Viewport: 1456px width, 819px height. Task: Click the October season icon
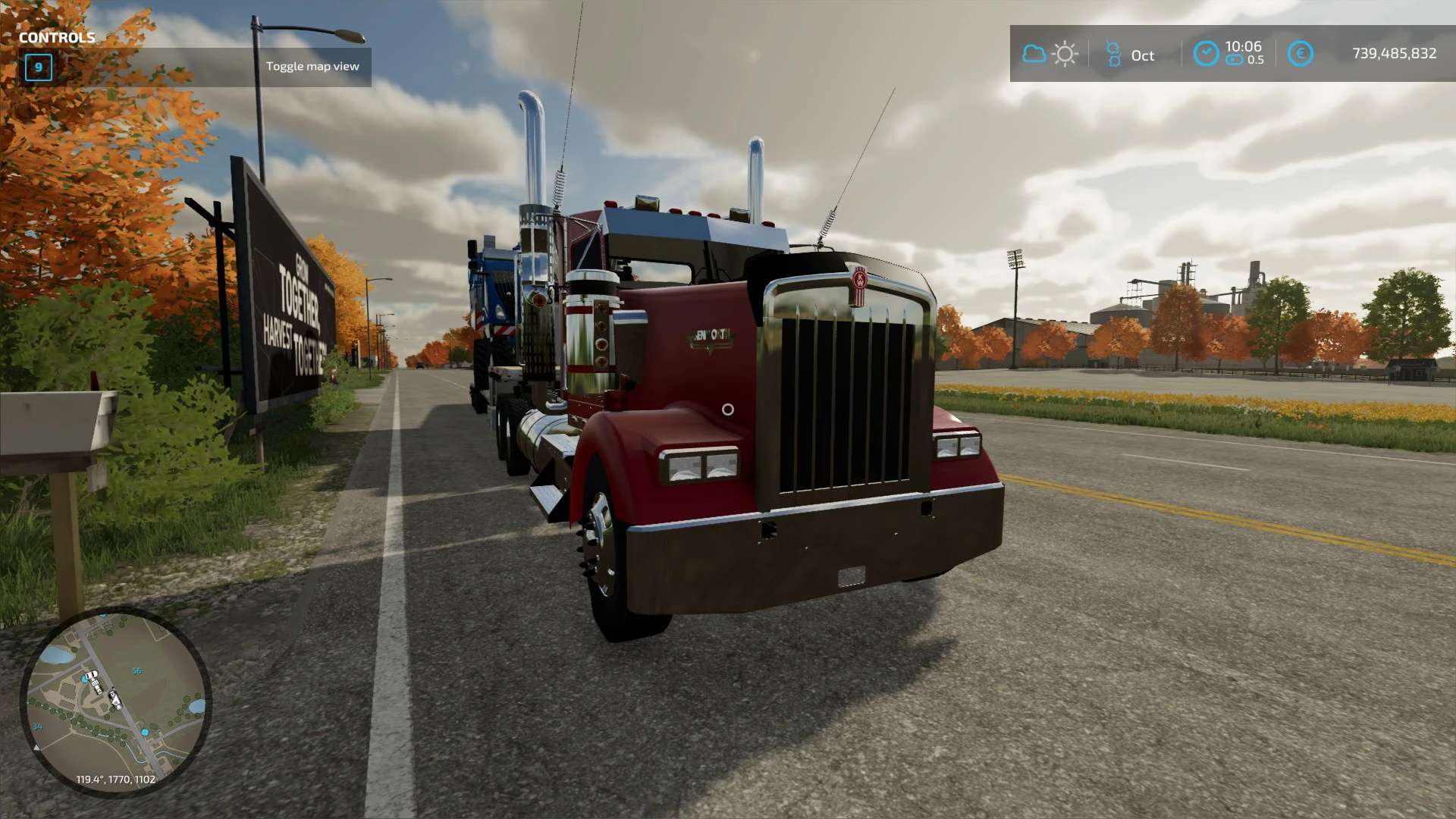(x=1113, y=54)
